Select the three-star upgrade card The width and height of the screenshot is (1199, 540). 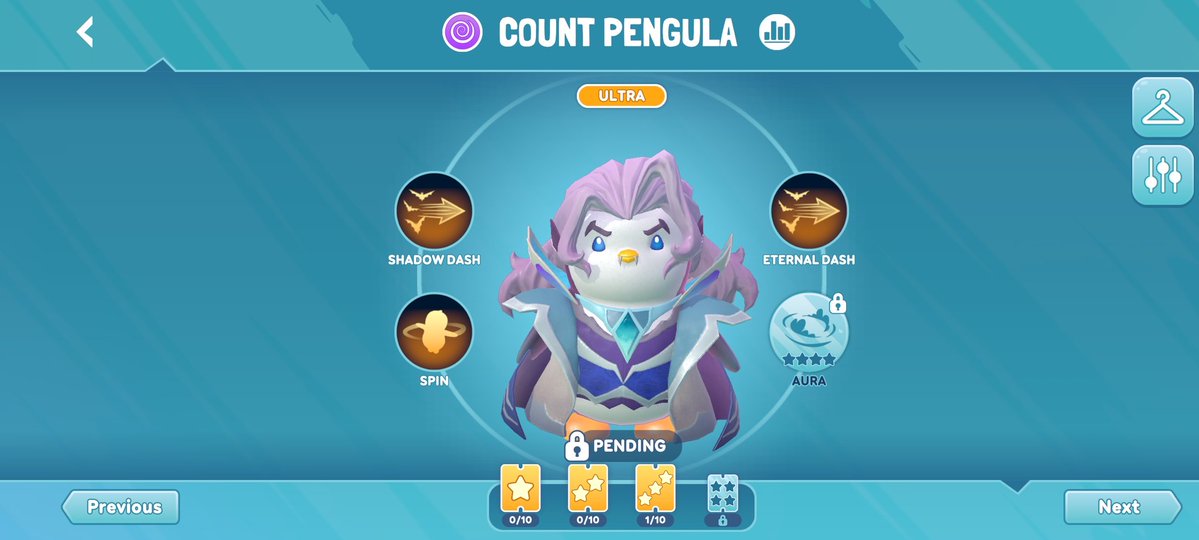tap(655, 489)
